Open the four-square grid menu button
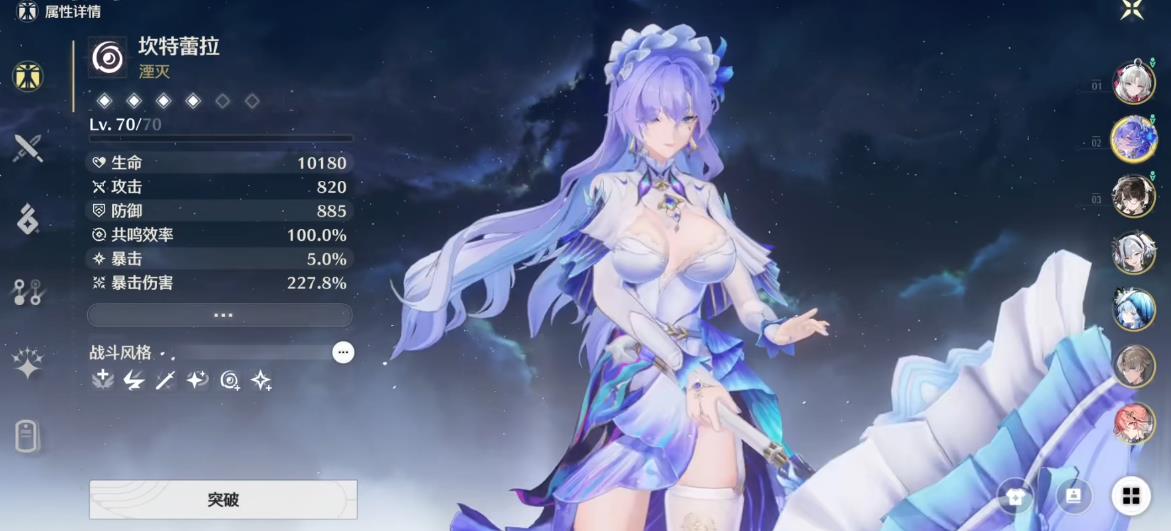The width and height of the screenshot is (1171, 531). [1131, 496]
